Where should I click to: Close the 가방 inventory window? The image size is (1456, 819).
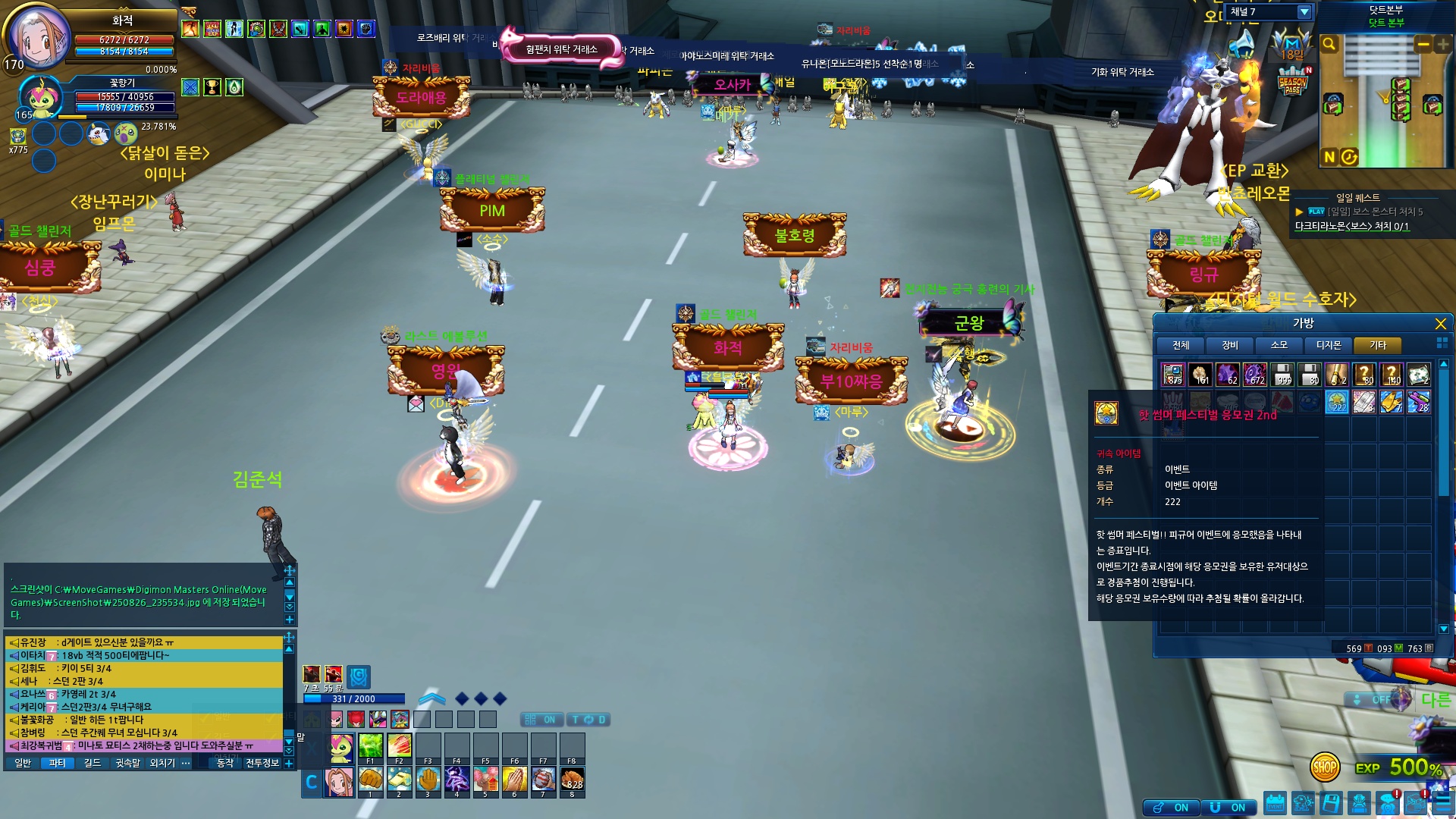pos(1440,324)
